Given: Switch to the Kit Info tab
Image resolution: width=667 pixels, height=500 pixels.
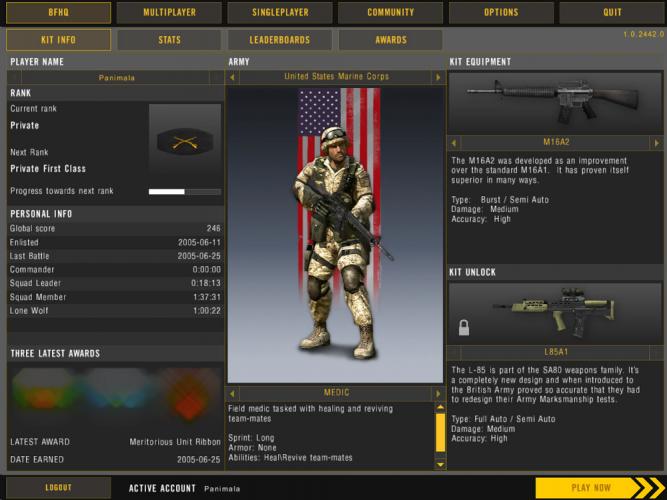Looking at the screenshot, I should 58,40.
